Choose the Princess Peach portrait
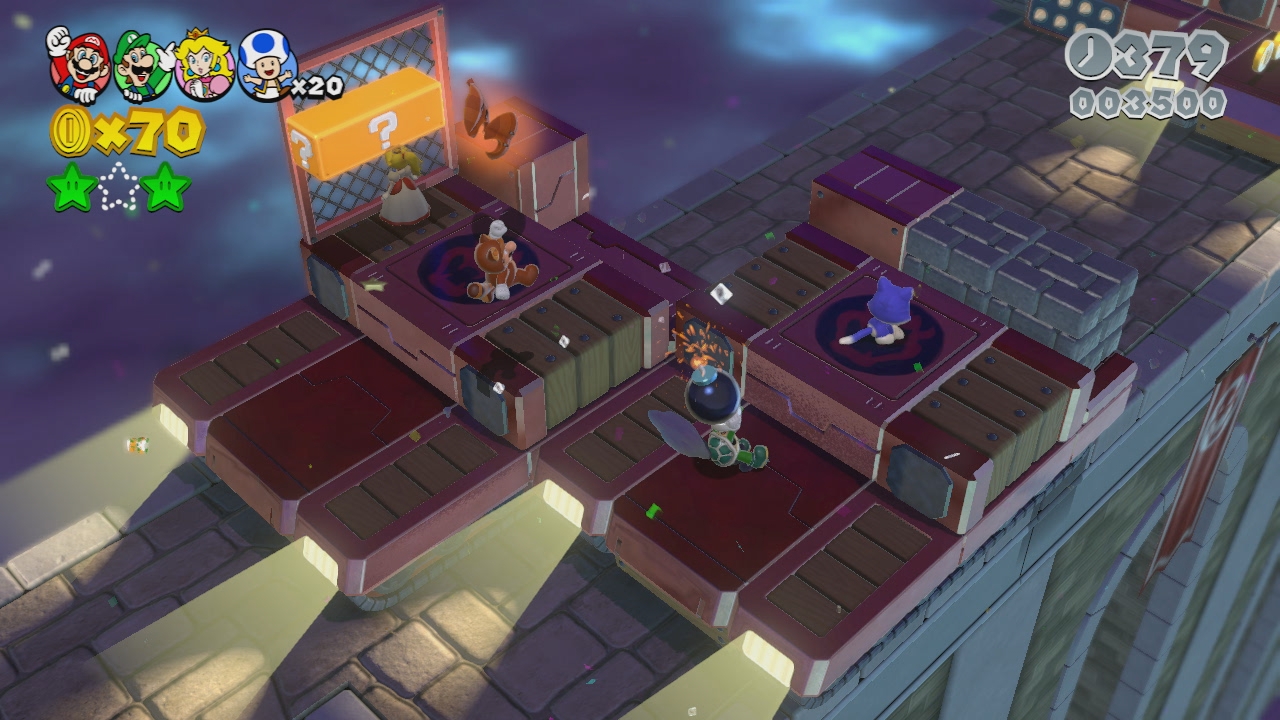 (x=204, y=66)
